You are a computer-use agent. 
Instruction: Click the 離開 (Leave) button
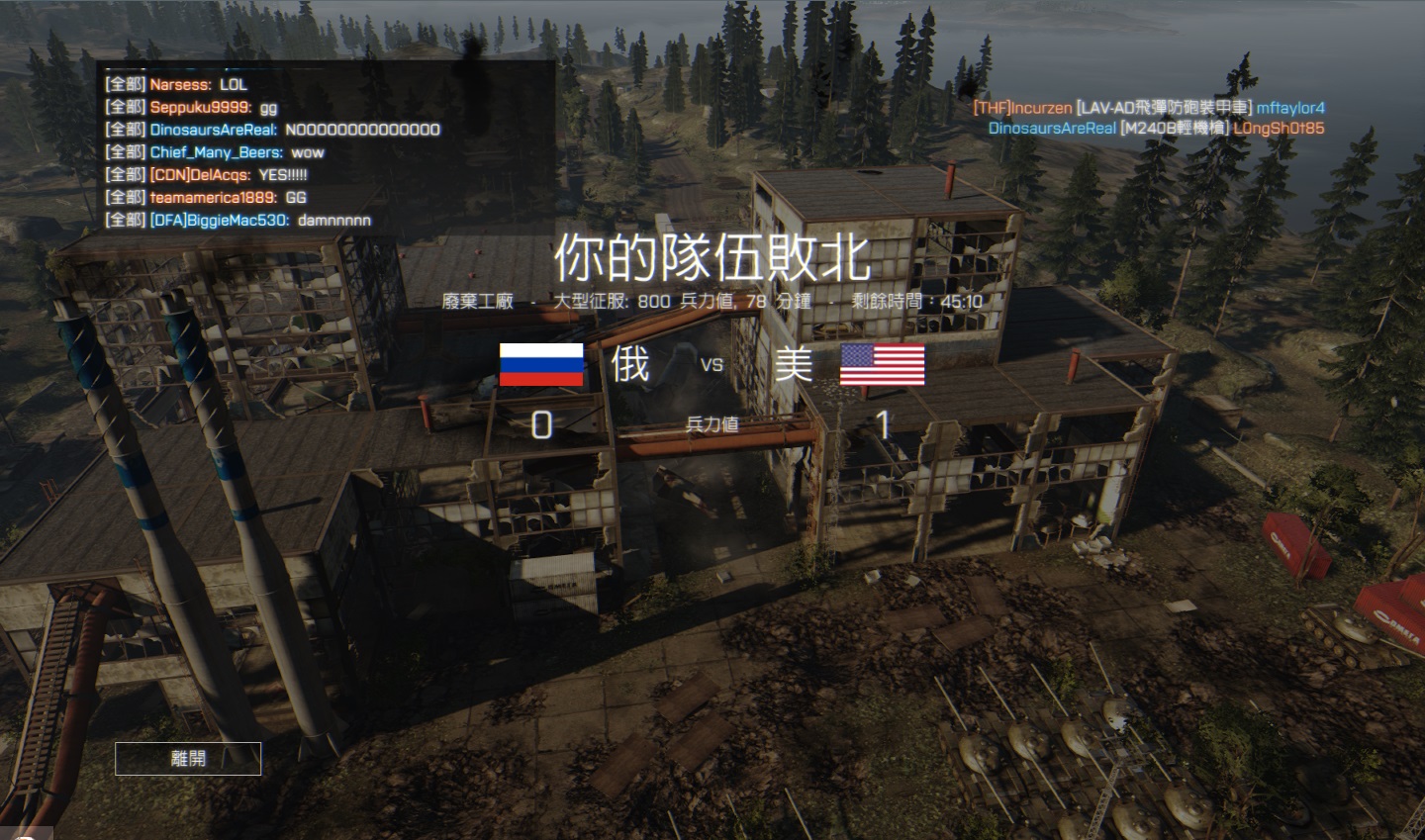click(188, 758)
